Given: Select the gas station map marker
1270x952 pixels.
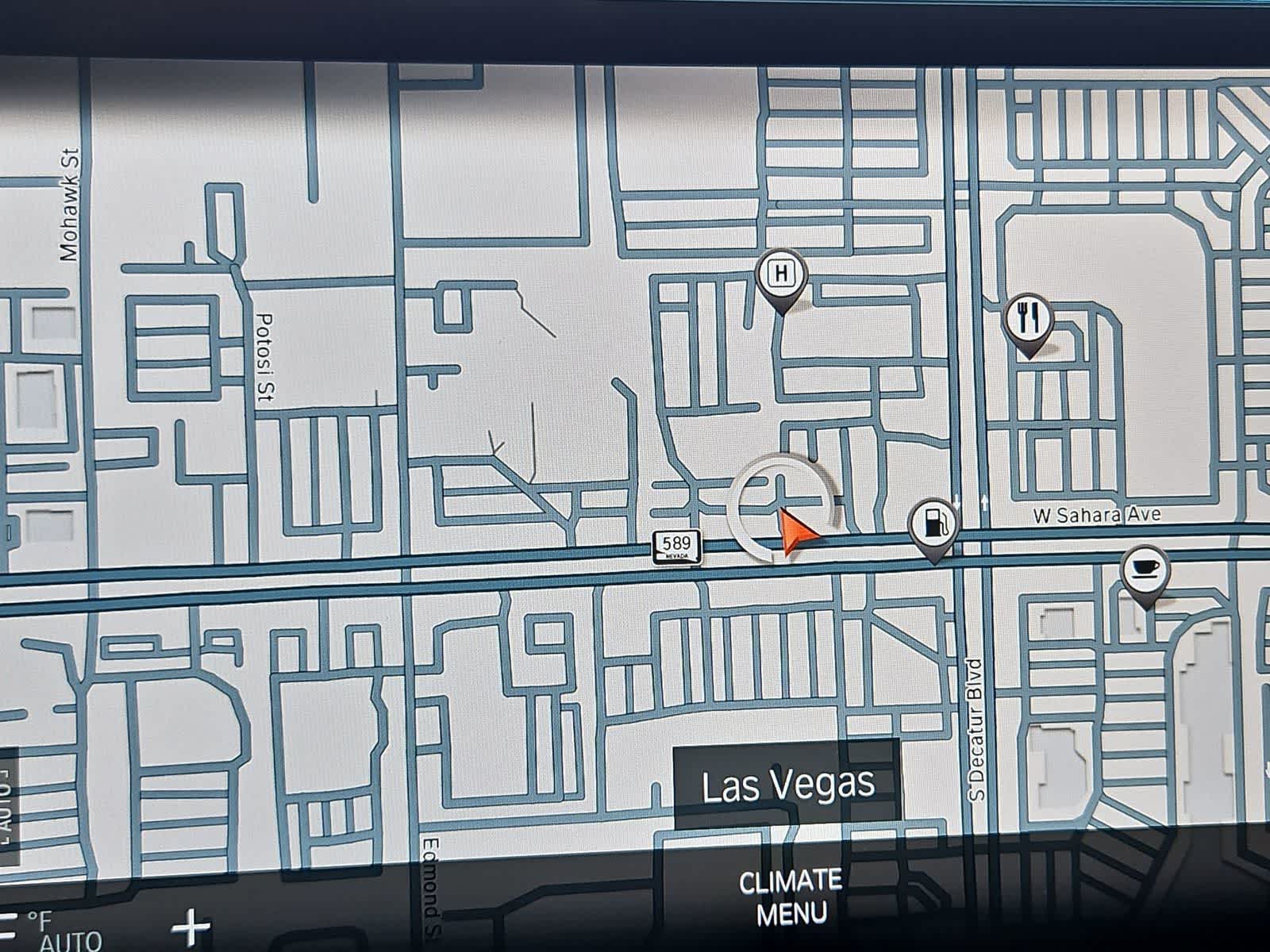Looking at the screenshot, I should coord(934,524).
